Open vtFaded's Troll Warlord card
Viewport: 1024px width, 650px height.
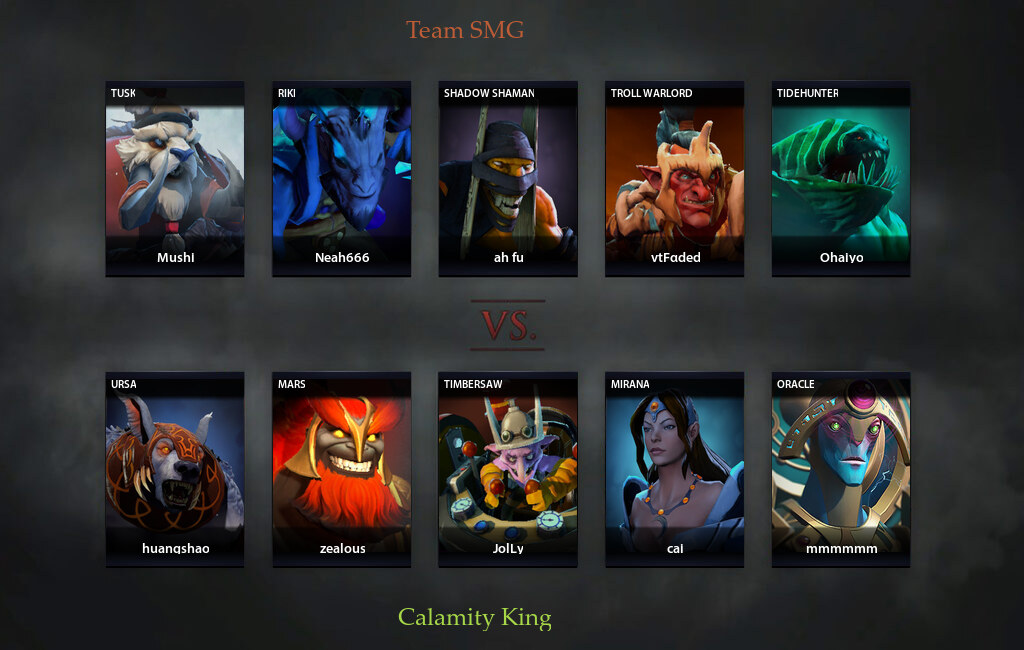674,178
